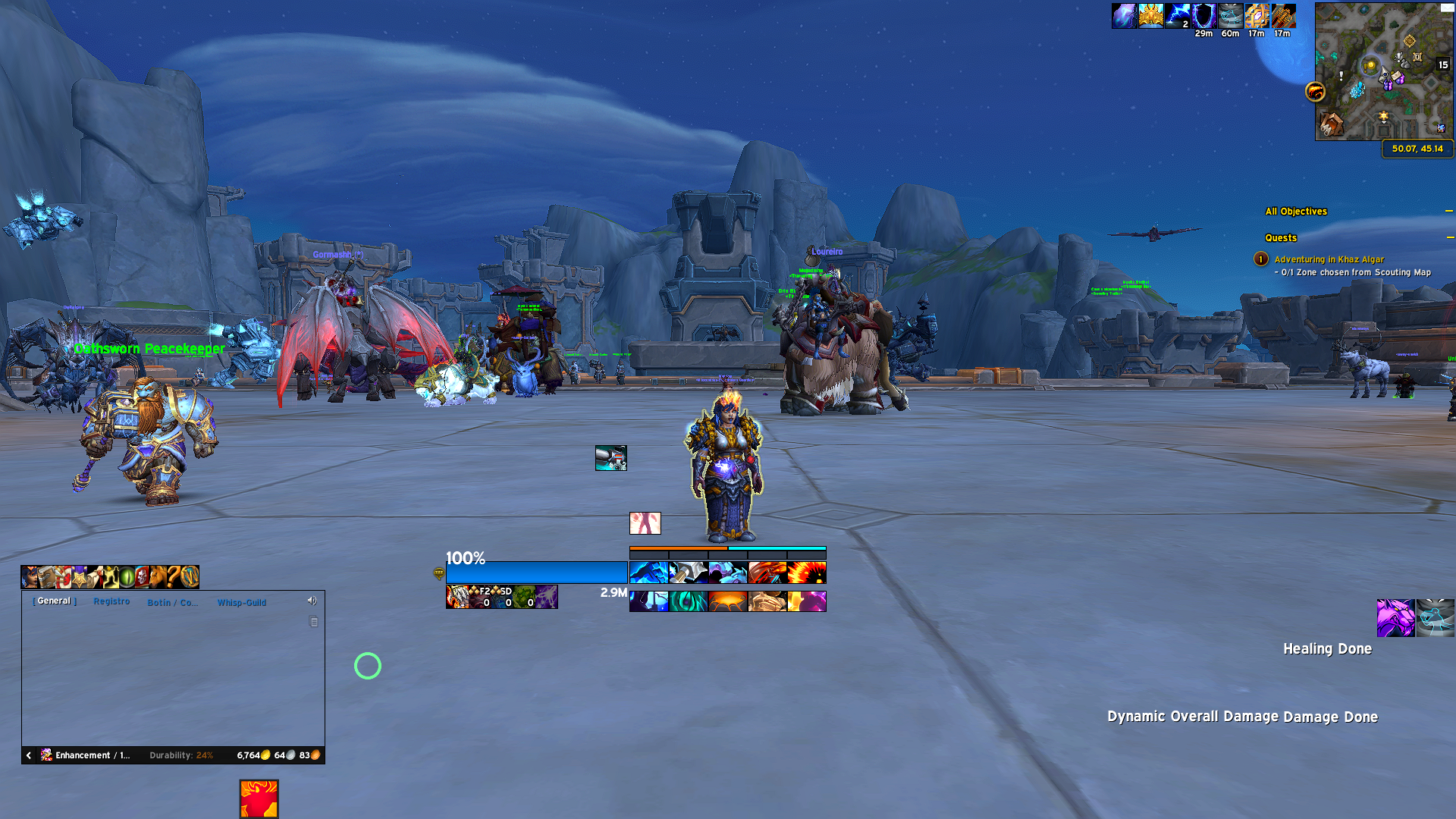Open the Whisp-Guild chat tab
The image size is (1456, 819).
243,602
